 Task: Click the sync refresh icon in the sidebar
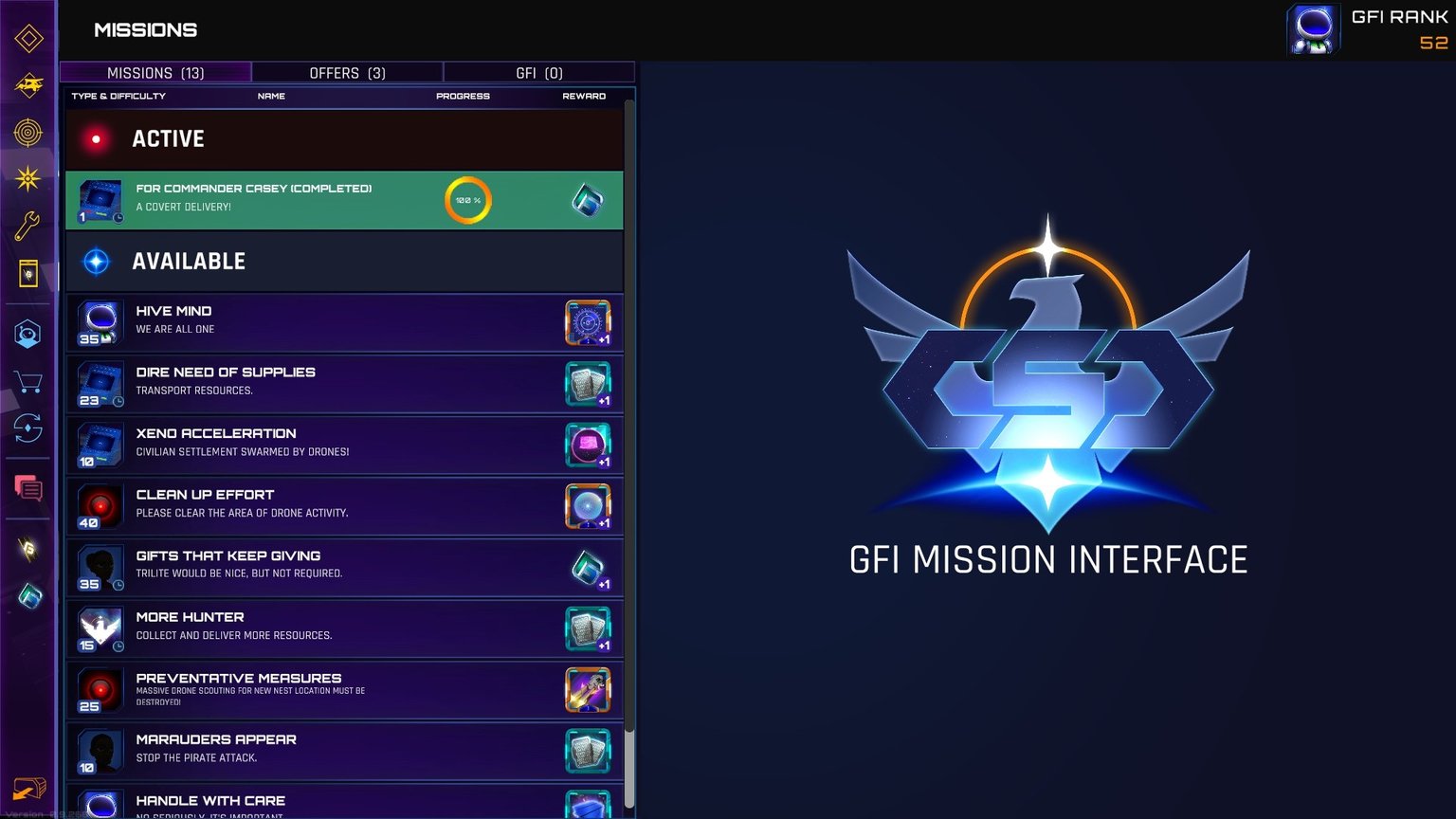point(28,429)
